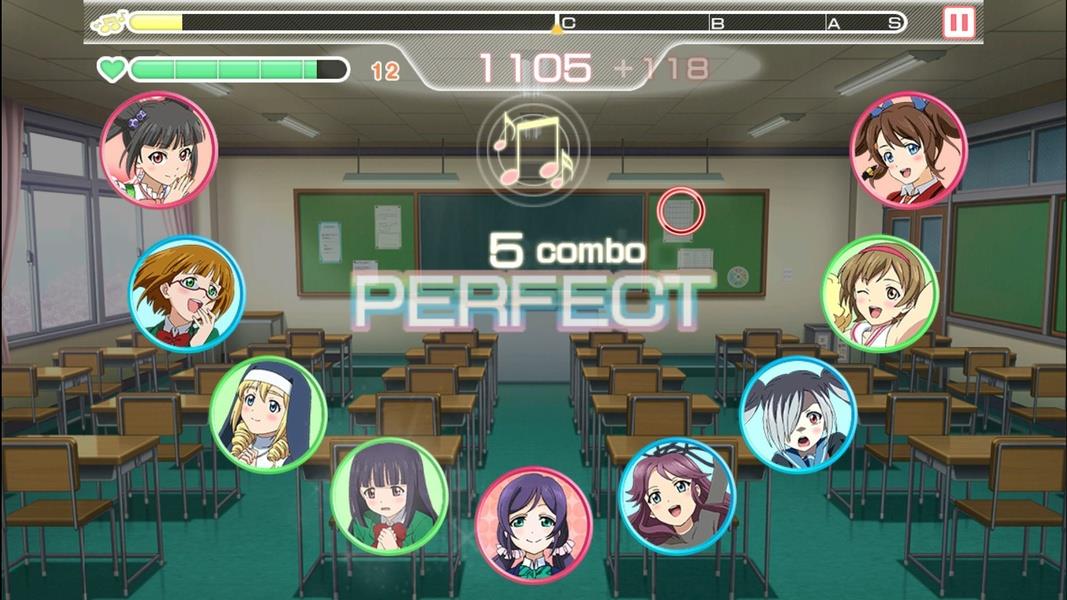
Task: Tap the blonde nun girl note circle
Action: tap(268, 414)
